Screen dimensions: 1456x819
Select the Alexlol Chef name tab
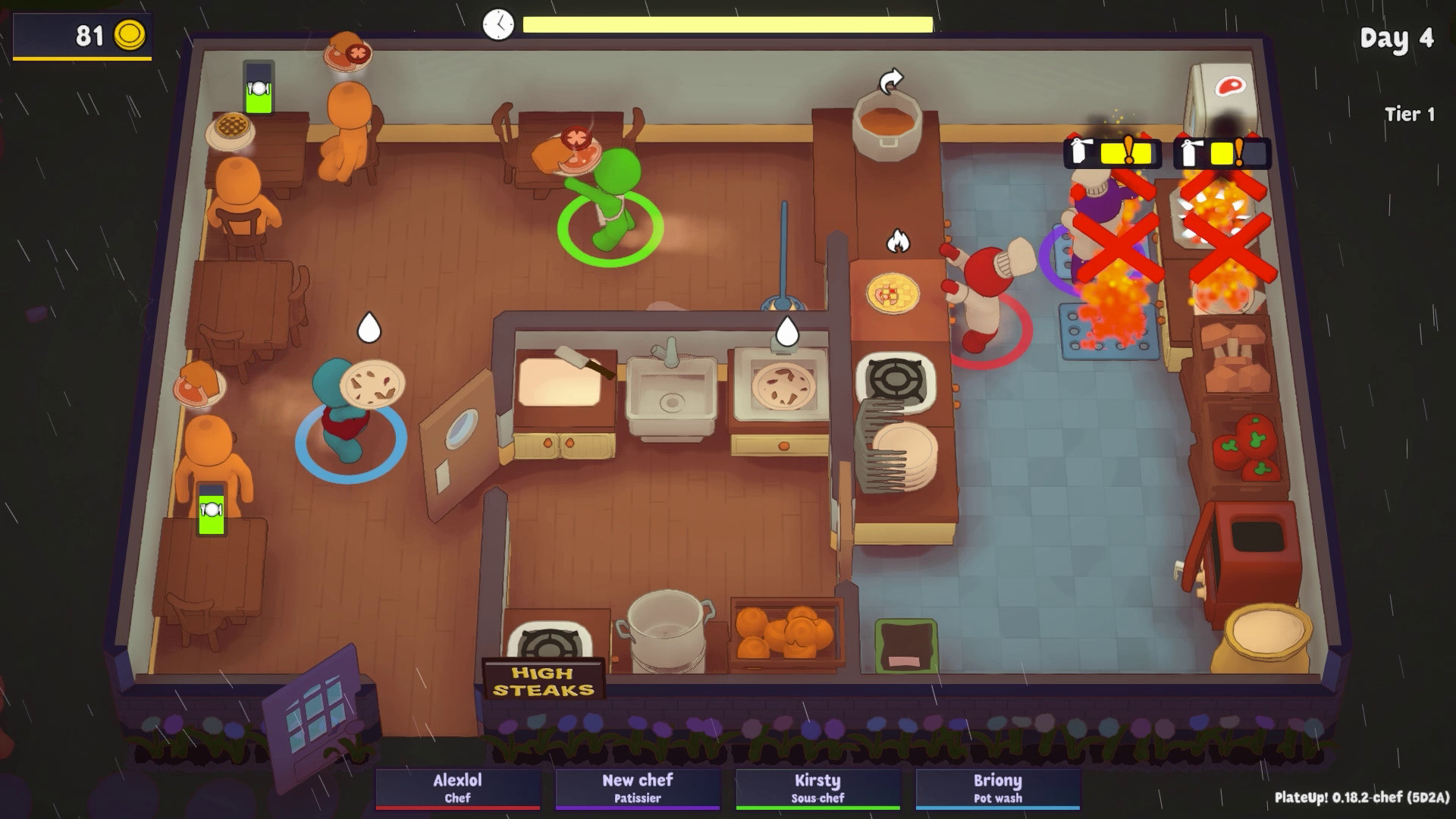tap(459, 787)
